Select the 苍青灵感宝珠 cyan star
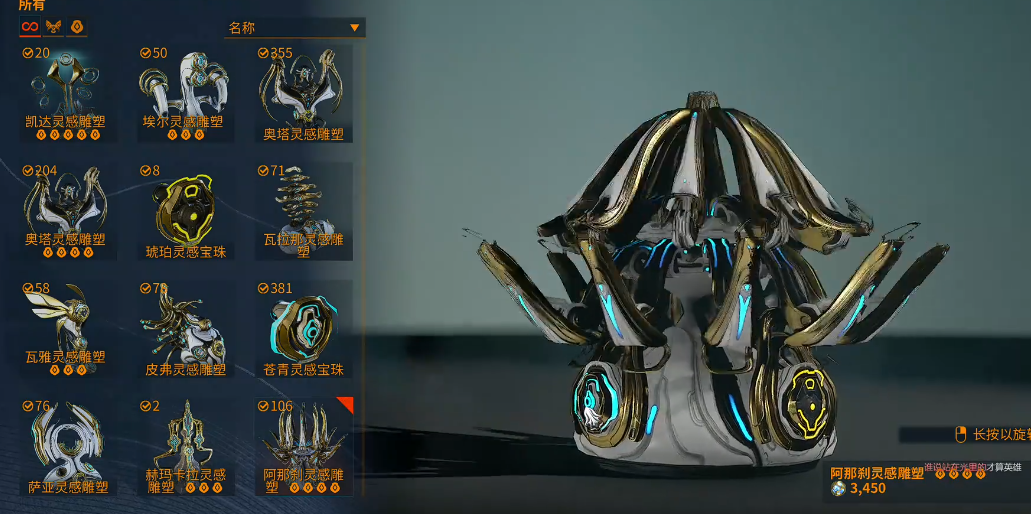This screenshot has height=514, width=1031. pos(303,327)
